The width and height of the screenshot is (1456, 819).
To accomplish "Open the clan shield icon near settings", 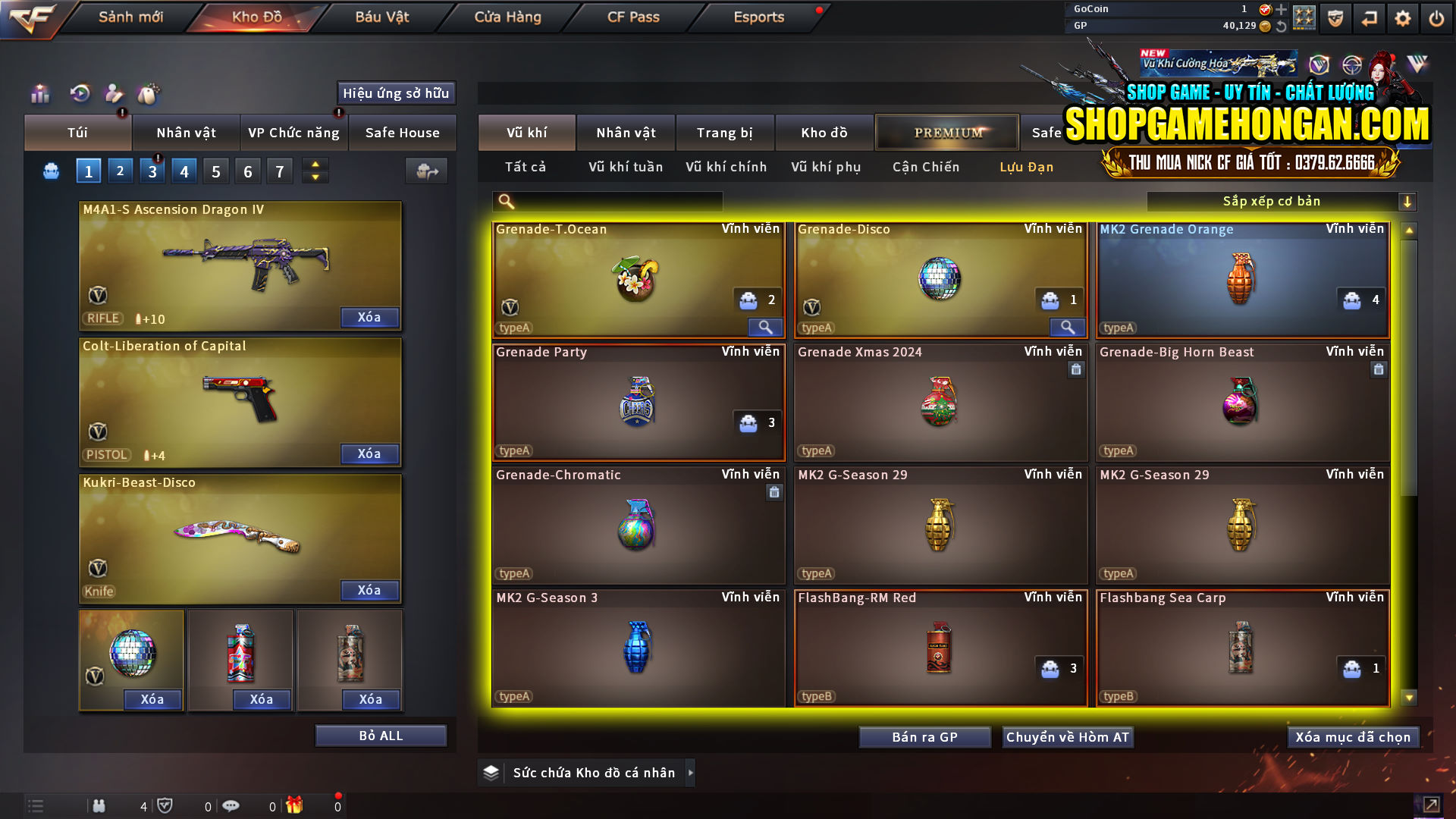I will tap(1335, 17).
